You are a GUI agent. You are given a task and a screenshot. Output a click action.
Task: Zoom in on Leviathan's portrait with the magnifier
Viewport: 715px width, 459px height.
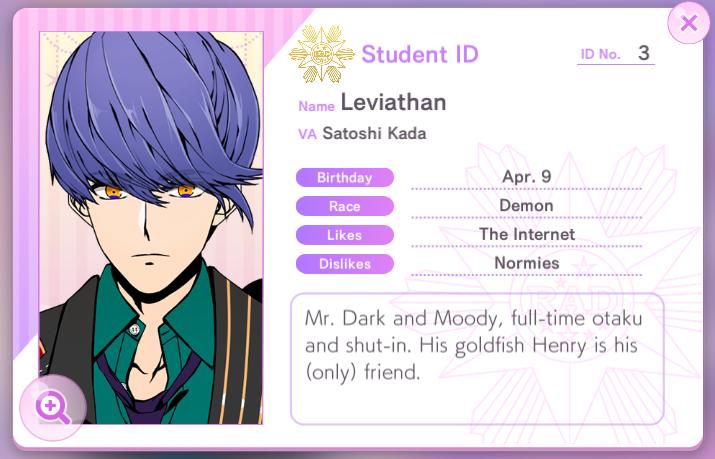click(52, 405)
